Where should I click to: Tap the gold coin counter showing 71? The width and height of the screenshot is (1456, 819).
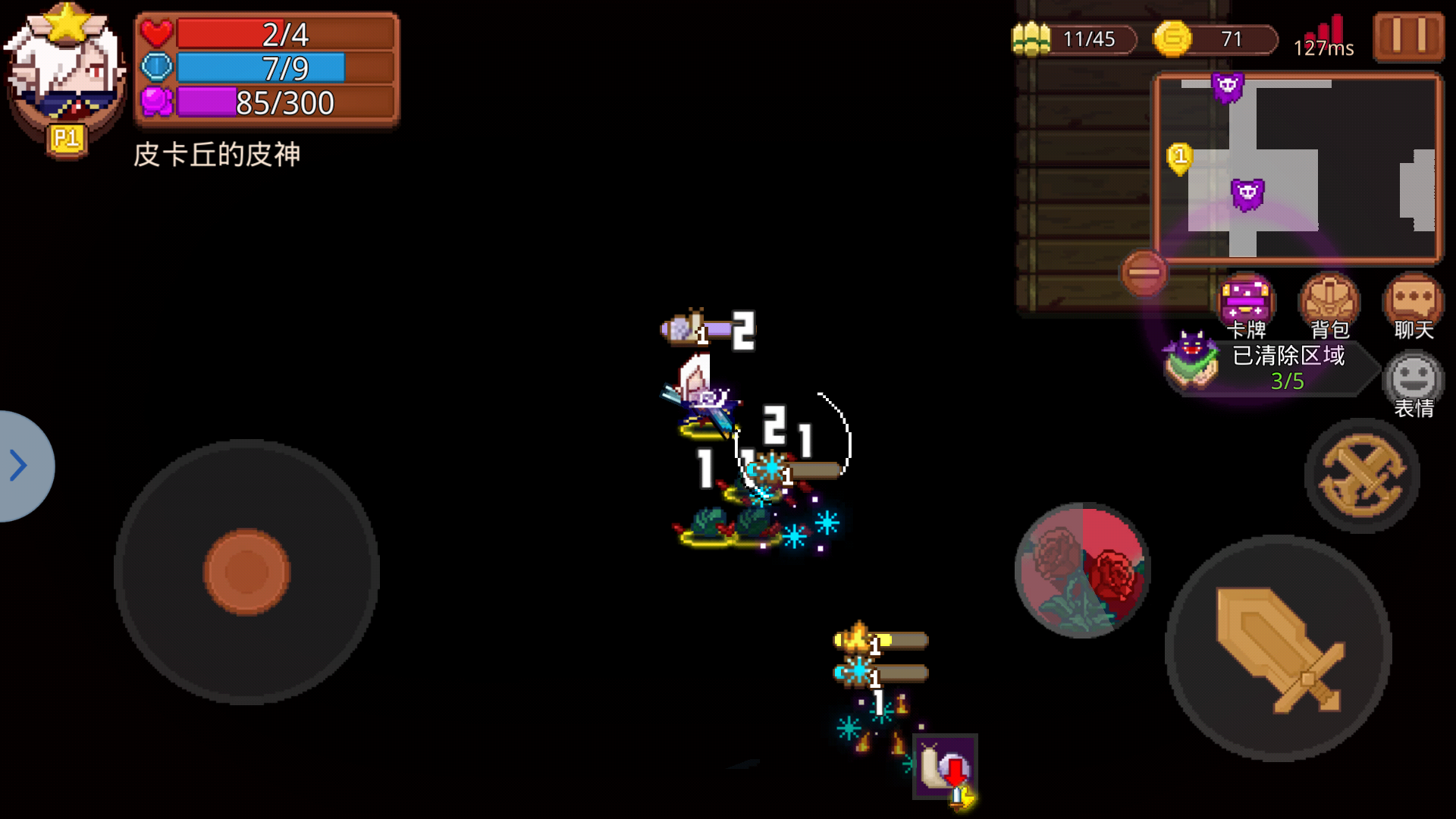[1210, 39]
